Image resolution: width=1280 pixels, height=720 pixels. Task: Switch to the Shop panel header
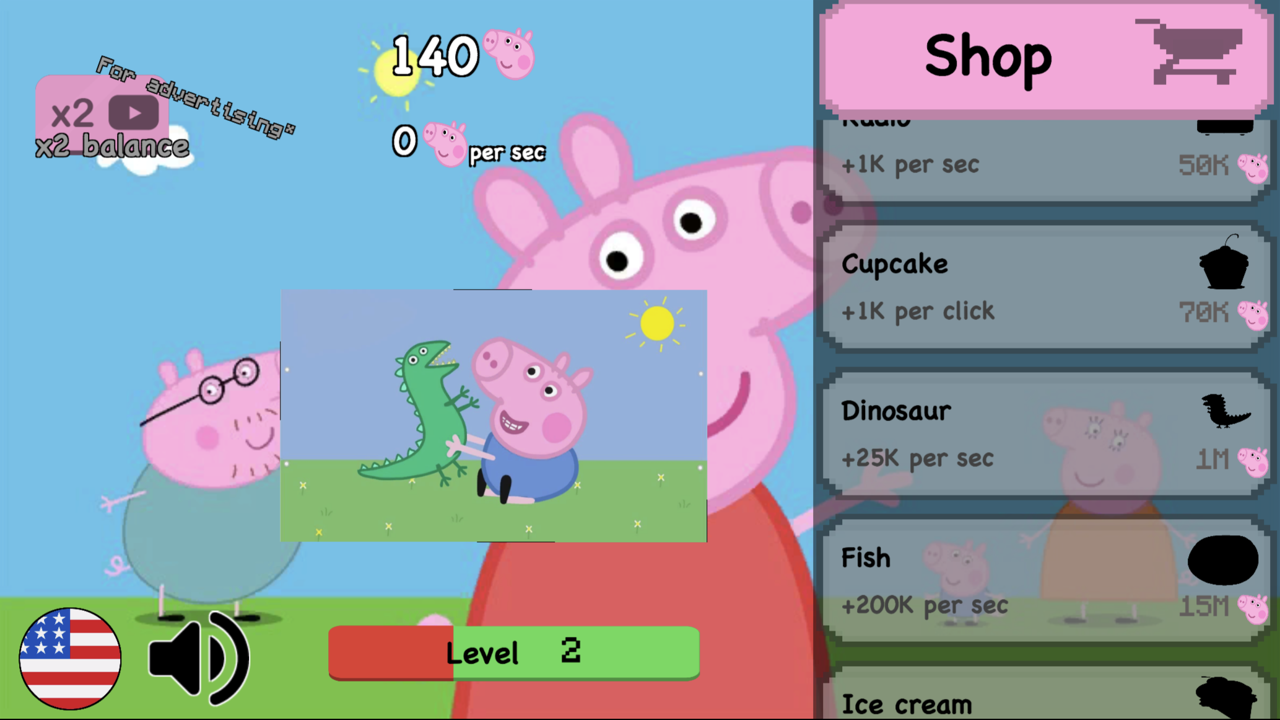coord(988,57)
